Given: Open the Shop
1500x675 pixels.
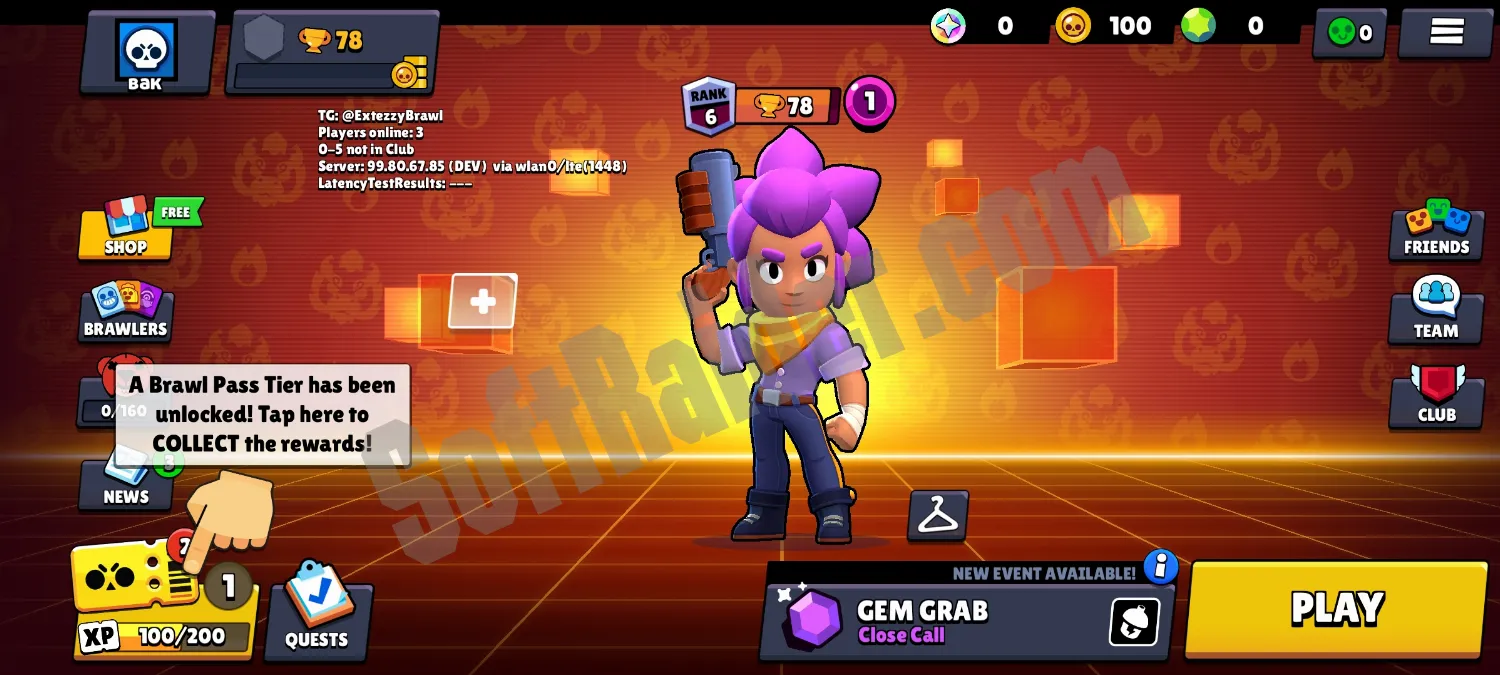Looking at the screenshot, I should click(x=126, y=230).
